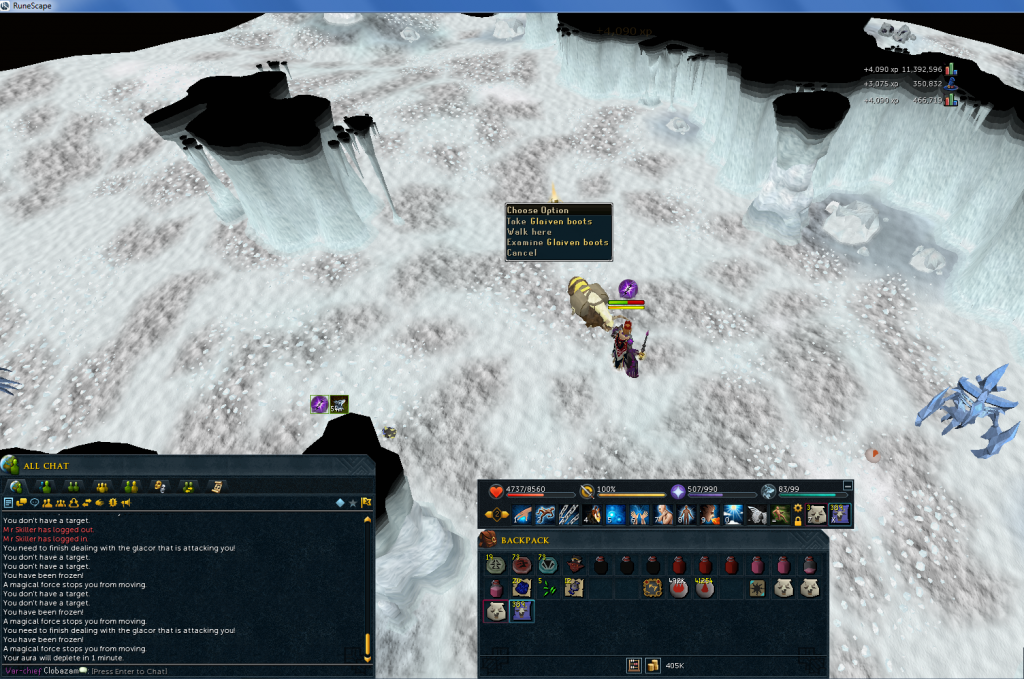1024x679 pixels.
Task: Click the yellow flag icon in chat
Action: [367, 502]
